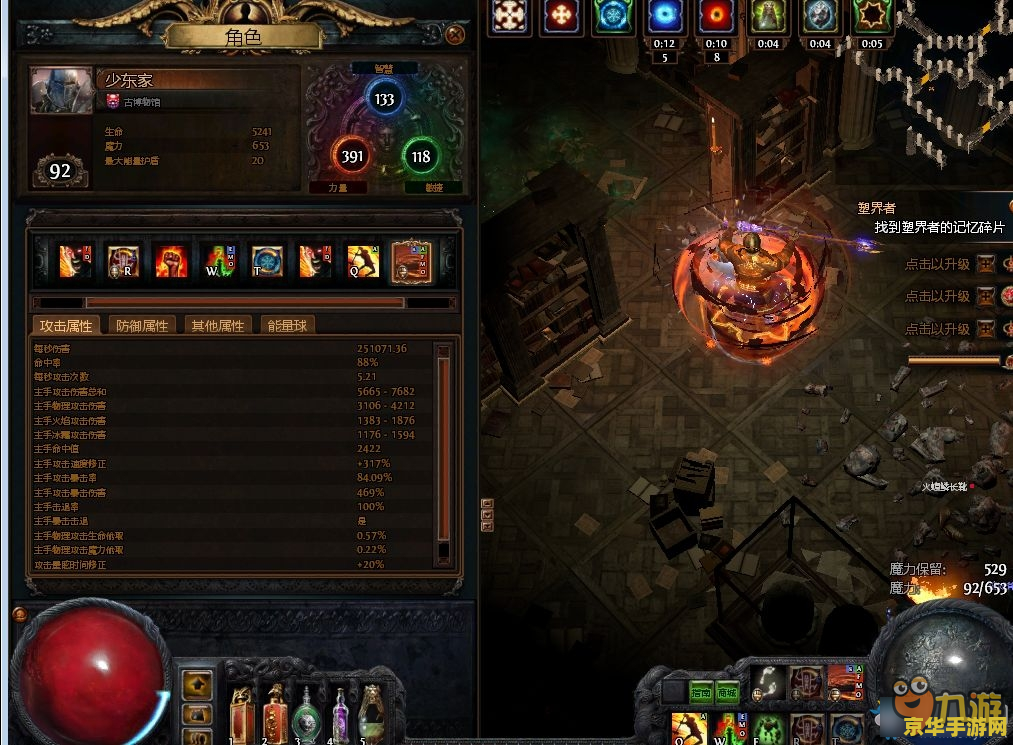
Task: Click the overlay minimap
Action: click(x=955, y=70)
